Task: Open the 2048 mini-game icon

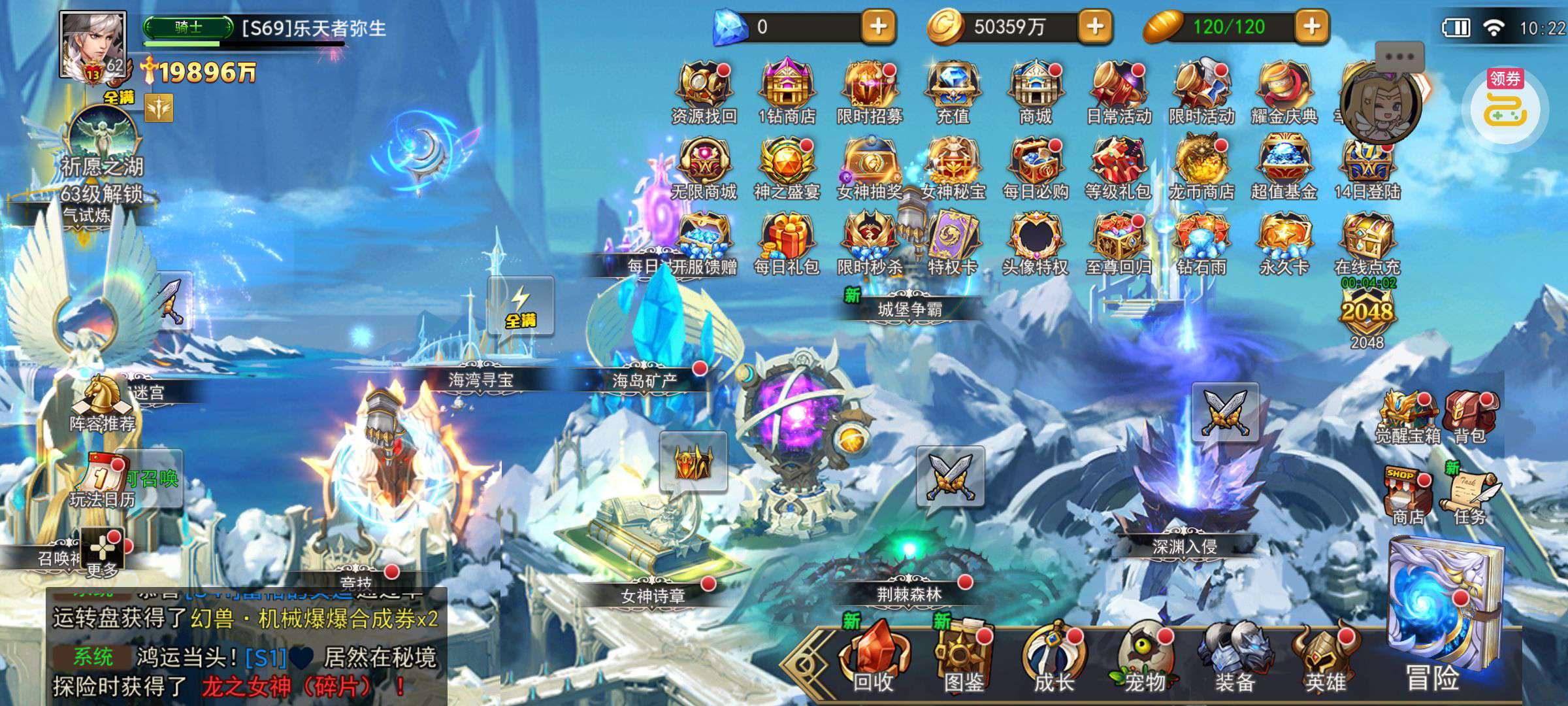Action: pos(1367,315)
